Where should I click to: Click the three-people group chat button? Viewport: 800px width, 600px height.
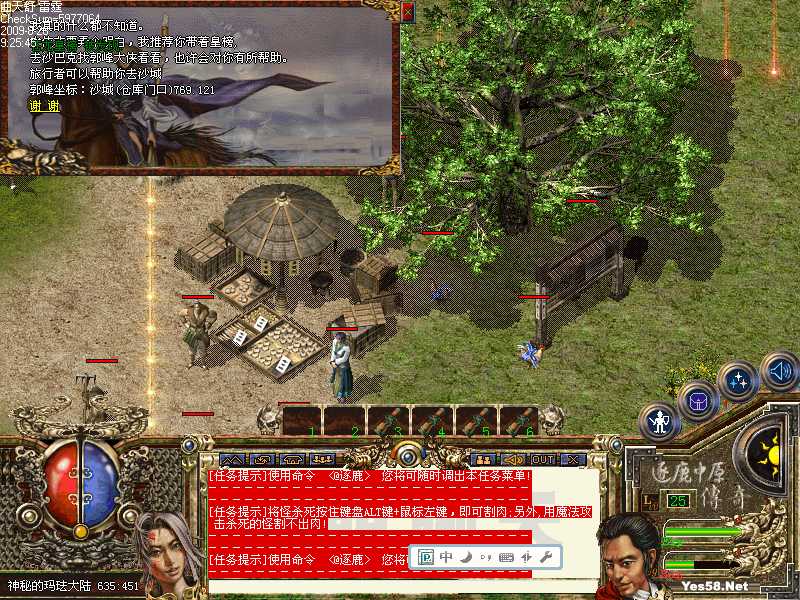322,459
